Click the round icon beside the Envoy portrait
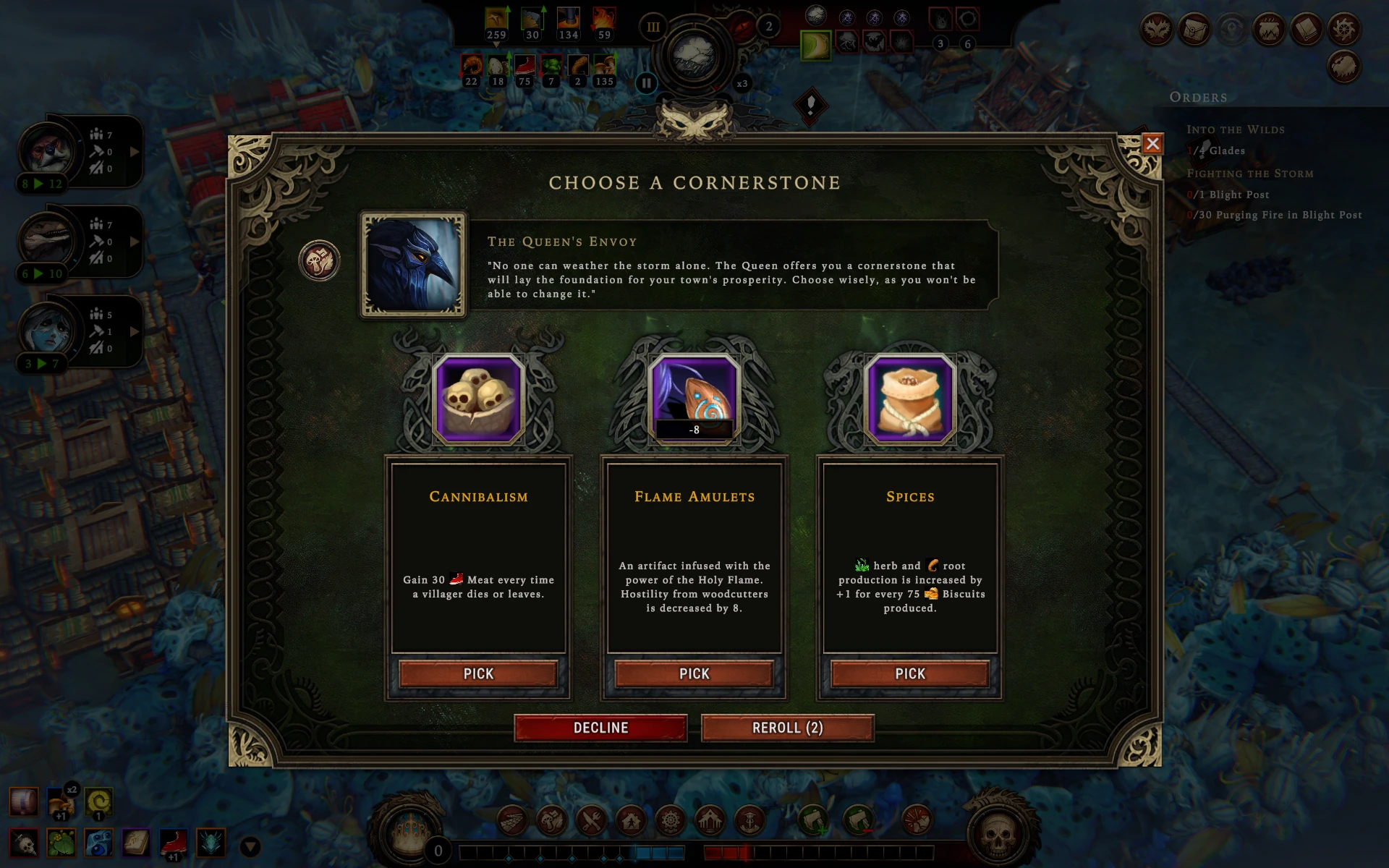1389x868 pixels. coord(319,260)
